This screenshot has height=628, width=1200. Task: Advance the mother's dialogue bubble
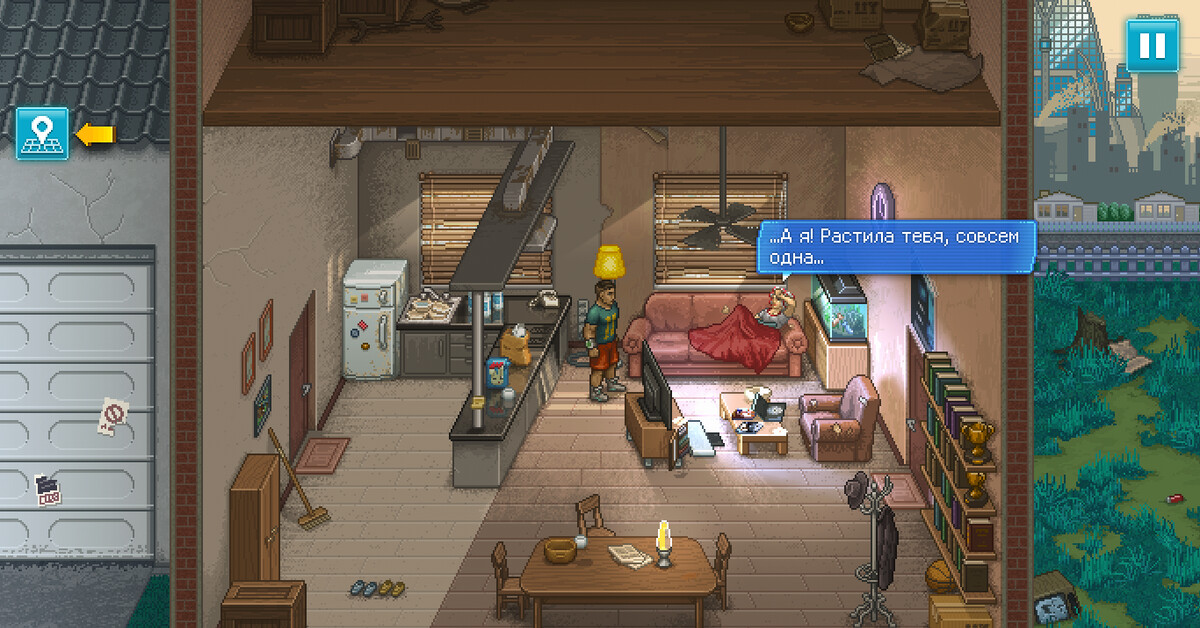(895, 247)
